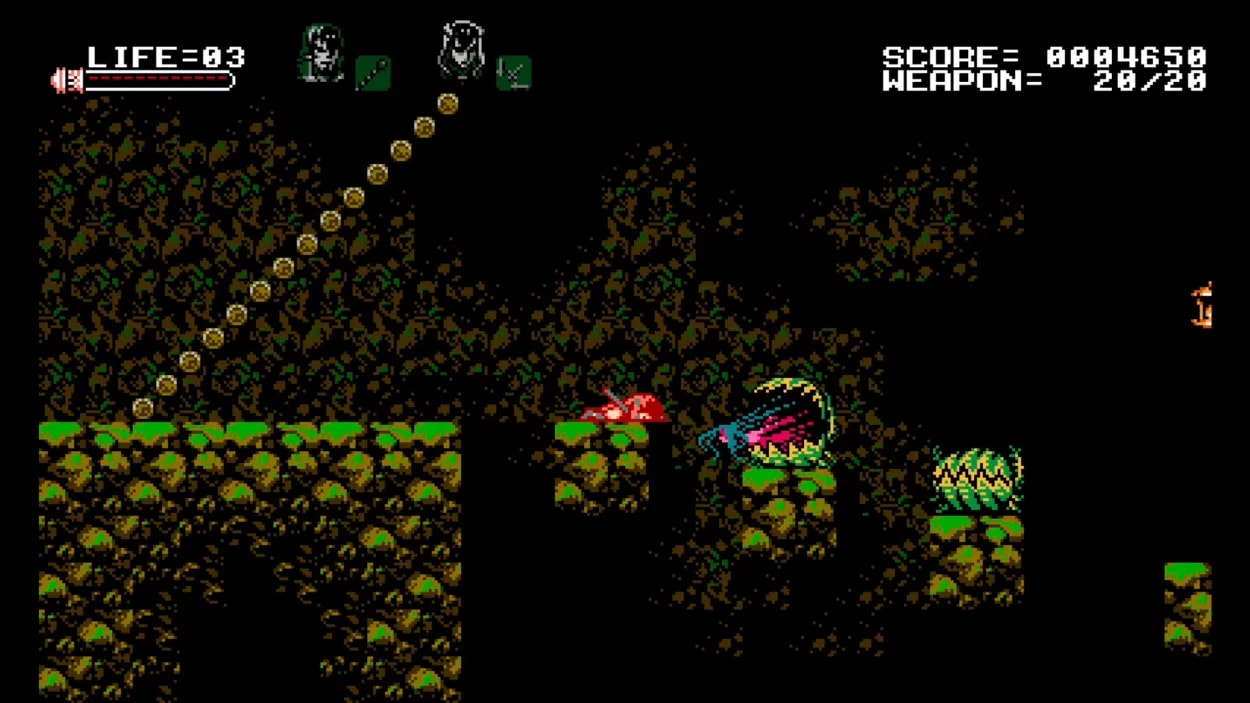Select the first character portrait
This screenshot has height=703, width=1250.
(321, 53)
